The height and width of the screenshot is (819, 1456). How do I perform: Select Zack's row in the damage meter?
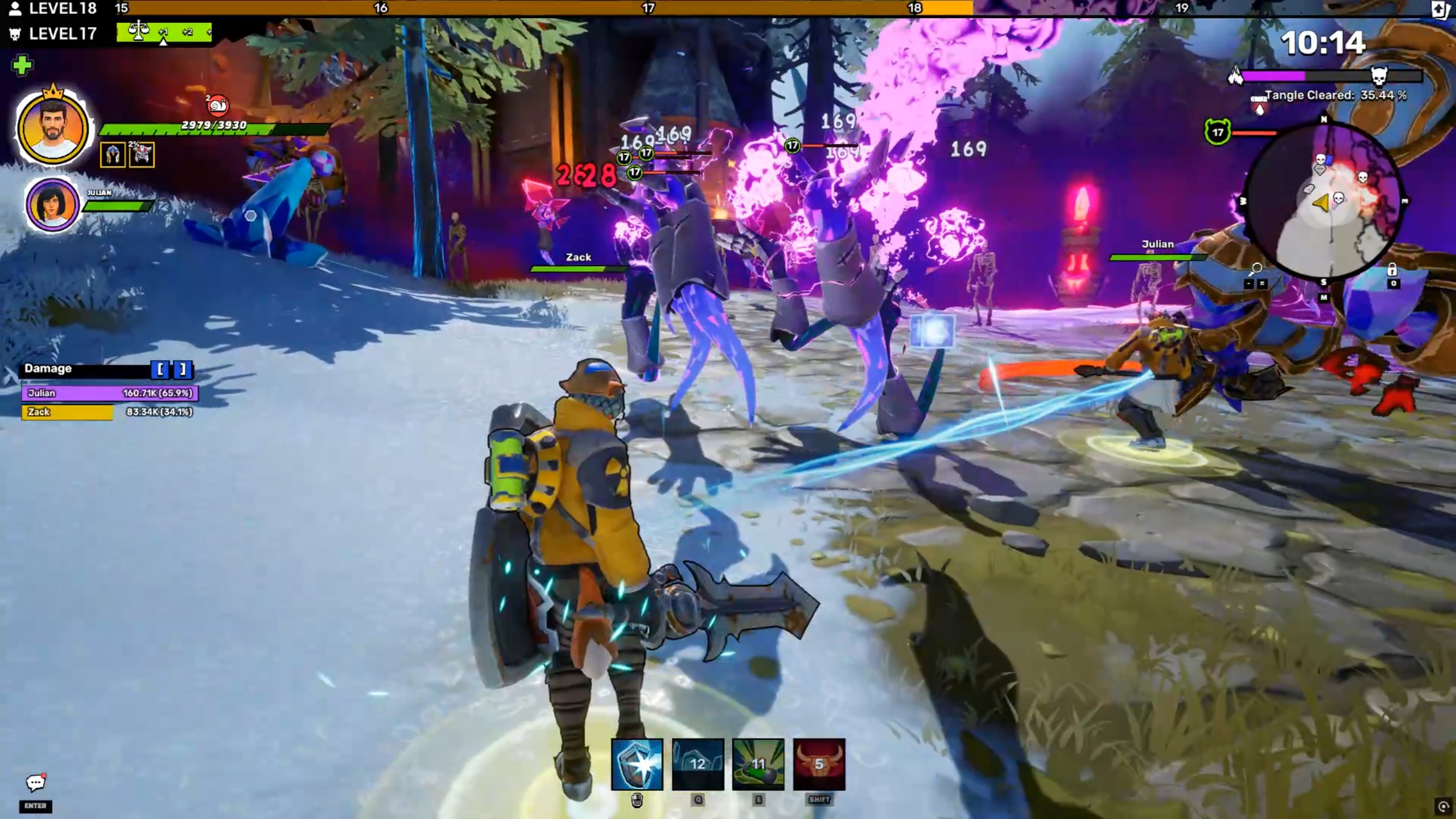tap(108, 411)
